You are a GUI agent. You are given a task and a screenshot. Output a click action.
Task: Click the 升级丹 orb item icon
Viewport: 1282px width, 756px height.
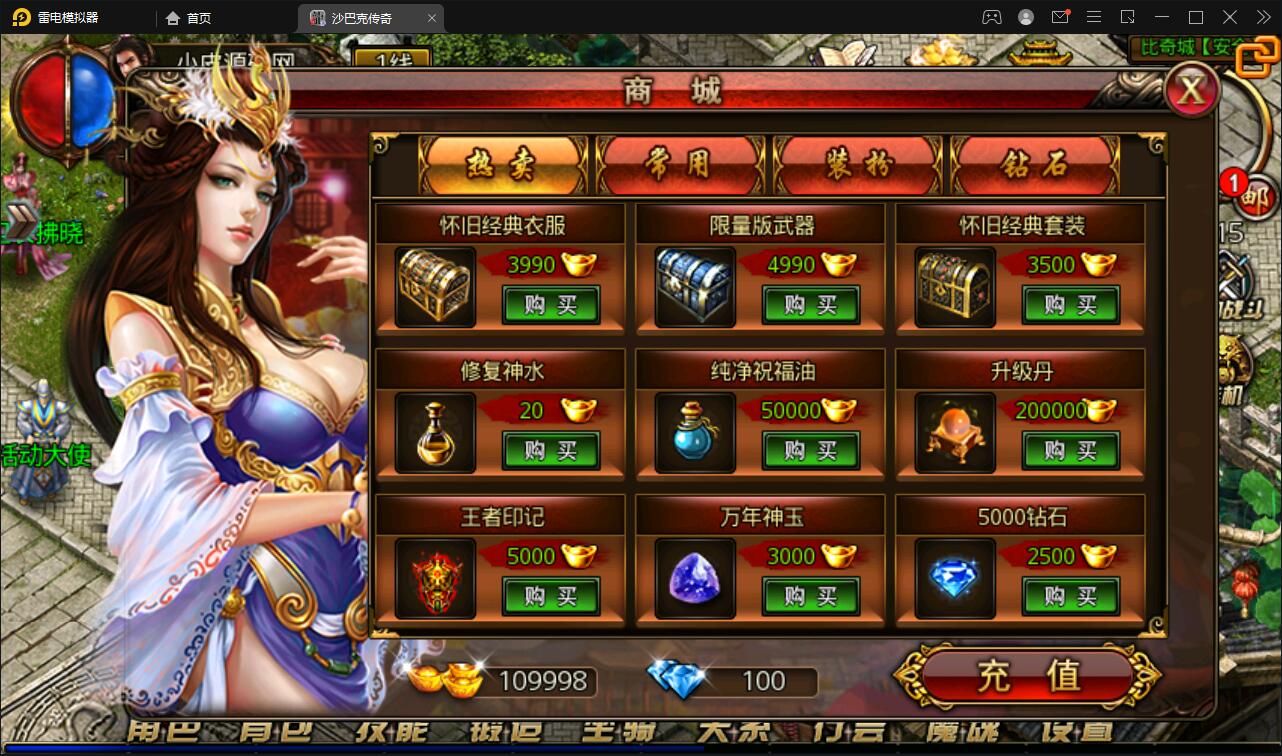[x=952, y=433]
